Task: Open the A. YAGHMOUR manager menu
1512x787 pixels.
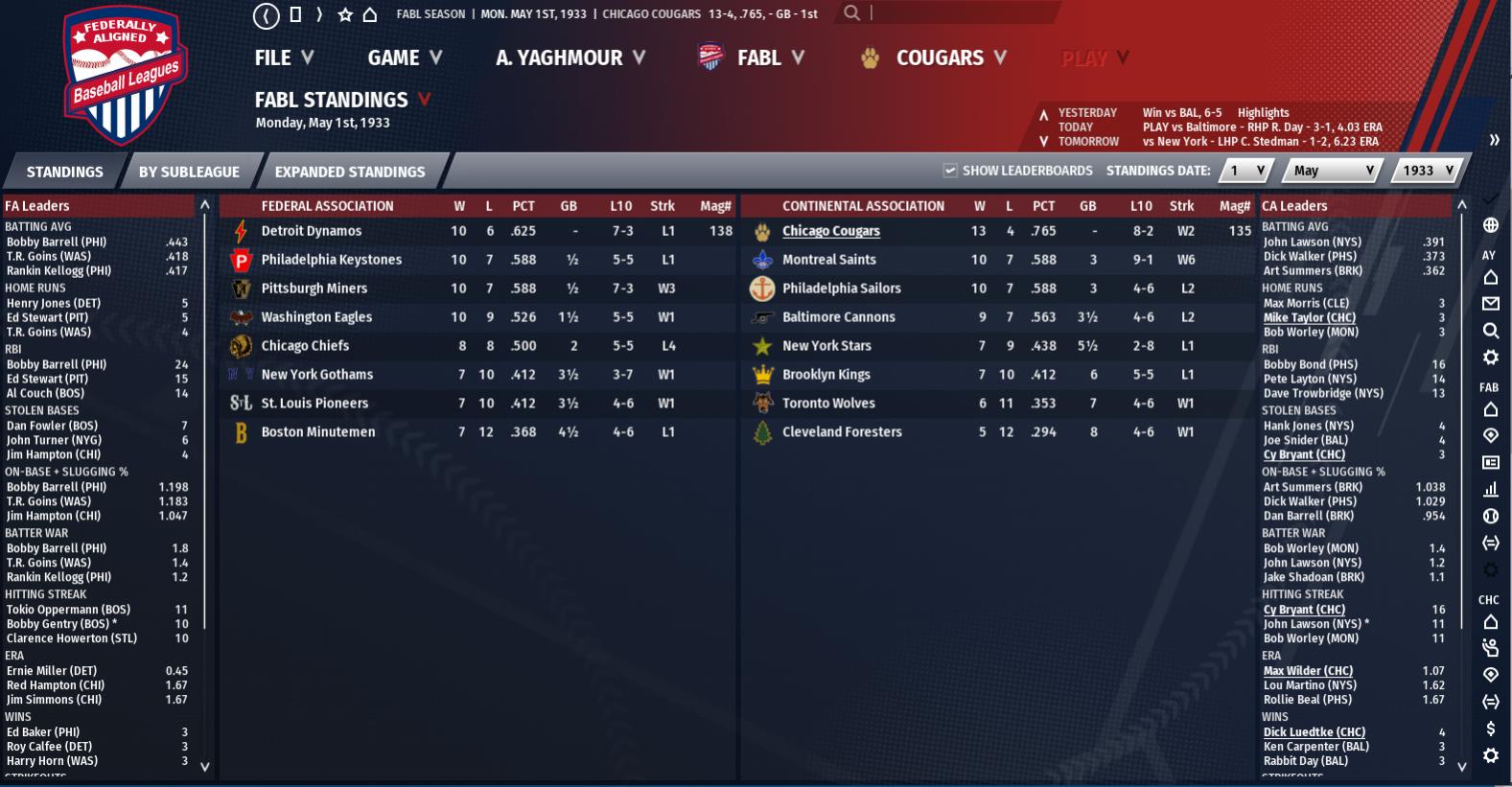Action: [570, 58]
